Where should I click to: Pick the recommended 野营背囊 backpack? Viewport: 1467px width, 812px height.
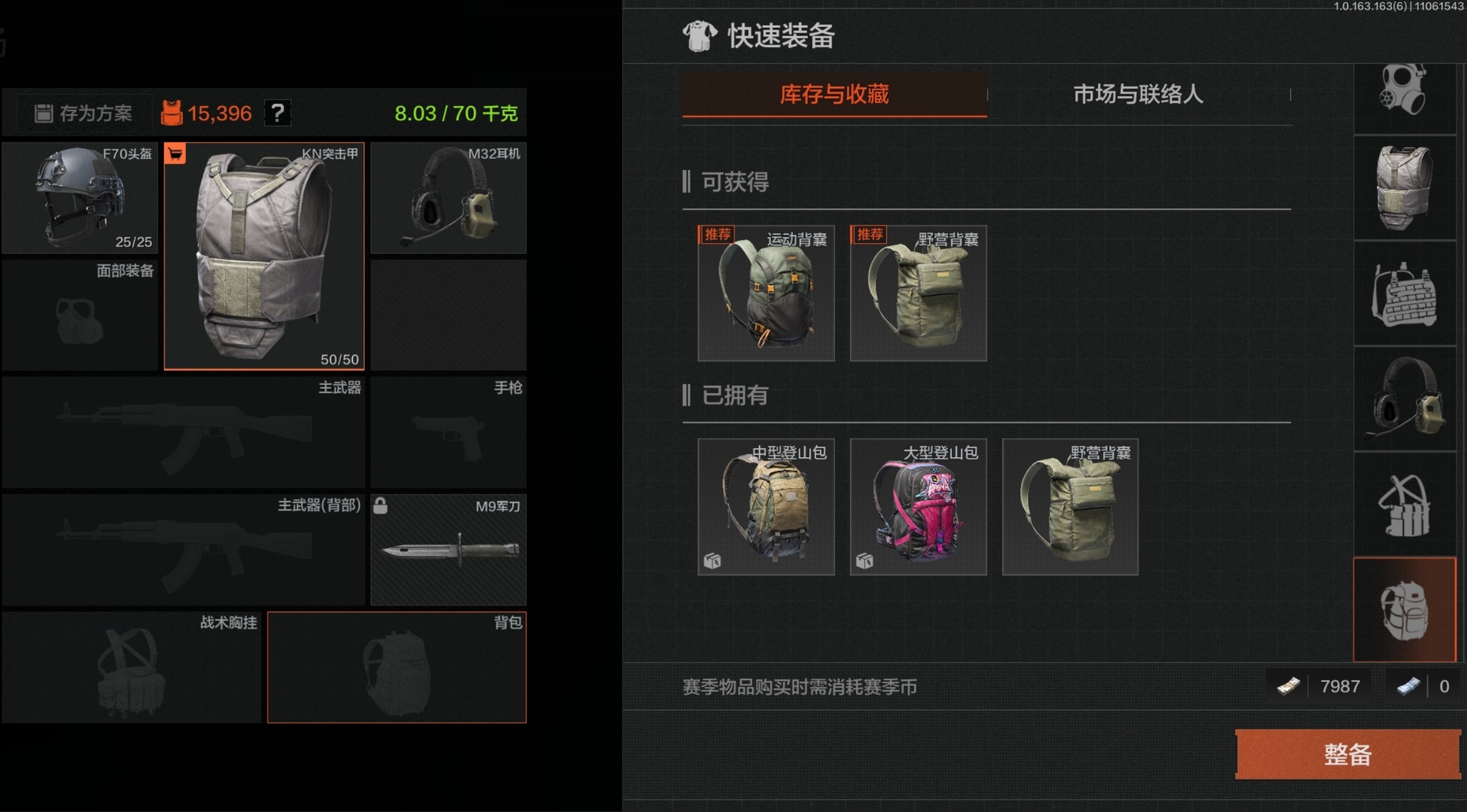[x=918, y=293]
